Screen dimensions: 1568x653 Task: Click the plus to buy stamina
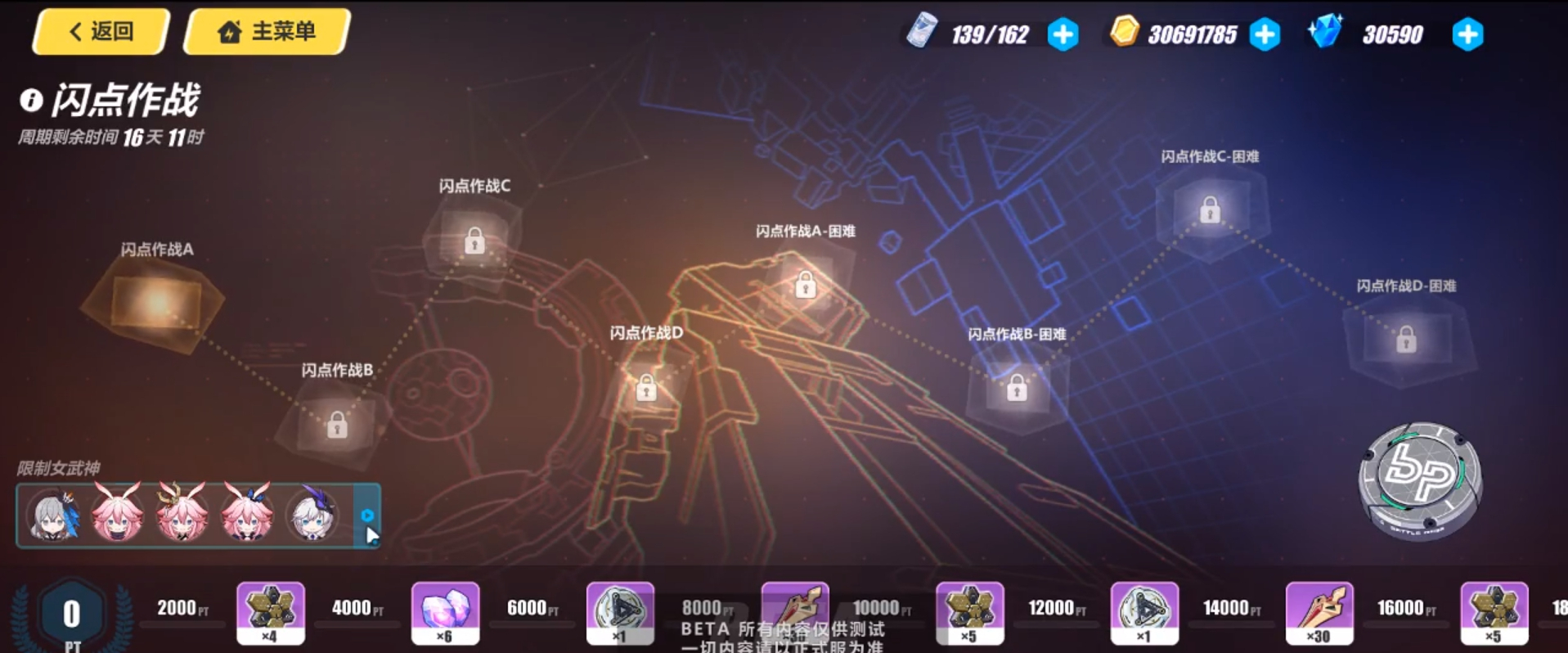[x=1063, y=34]
